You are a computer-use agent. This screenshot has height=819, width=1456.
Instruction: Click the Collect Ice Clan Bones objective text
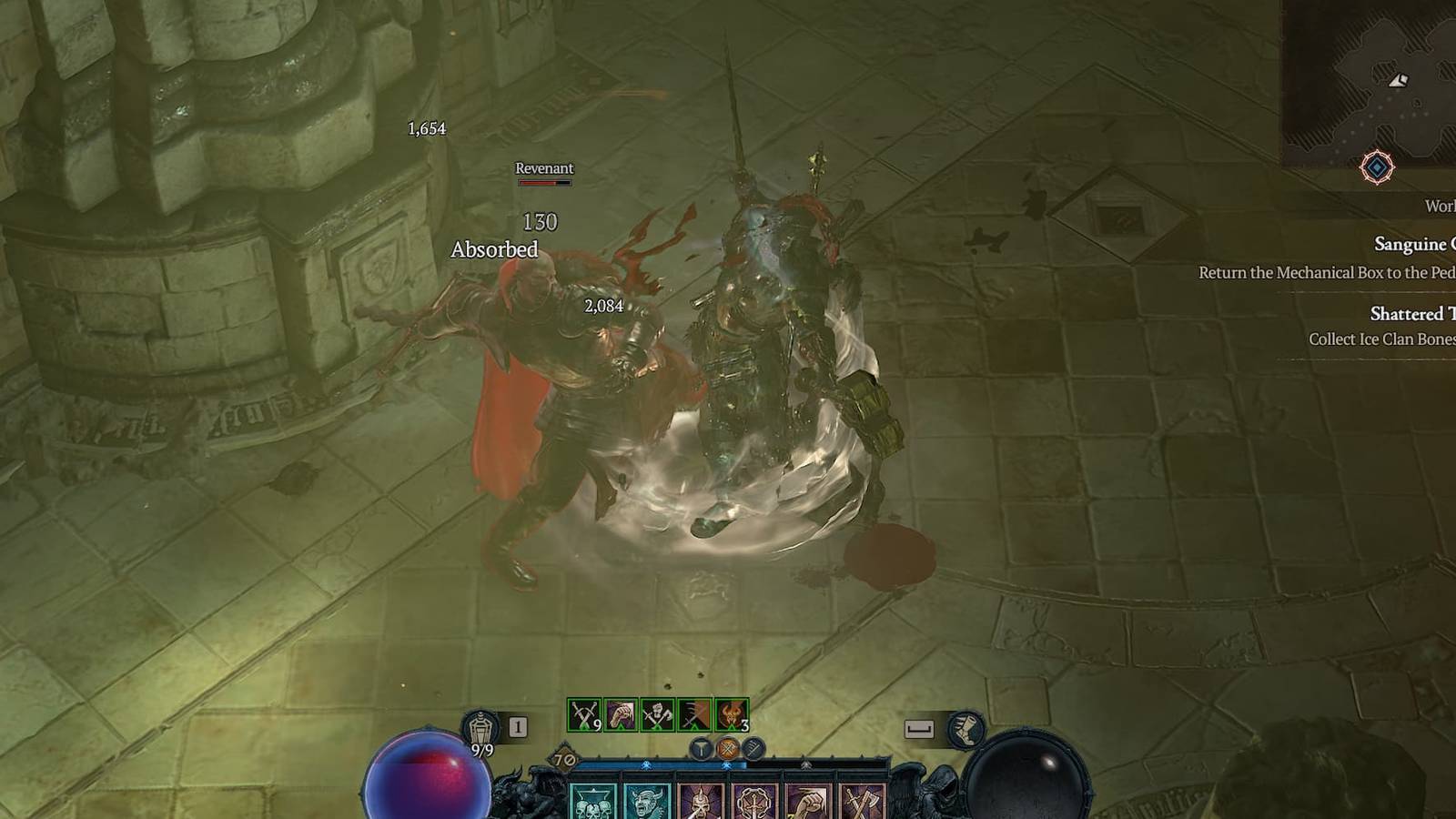[x=1383, y=338]
